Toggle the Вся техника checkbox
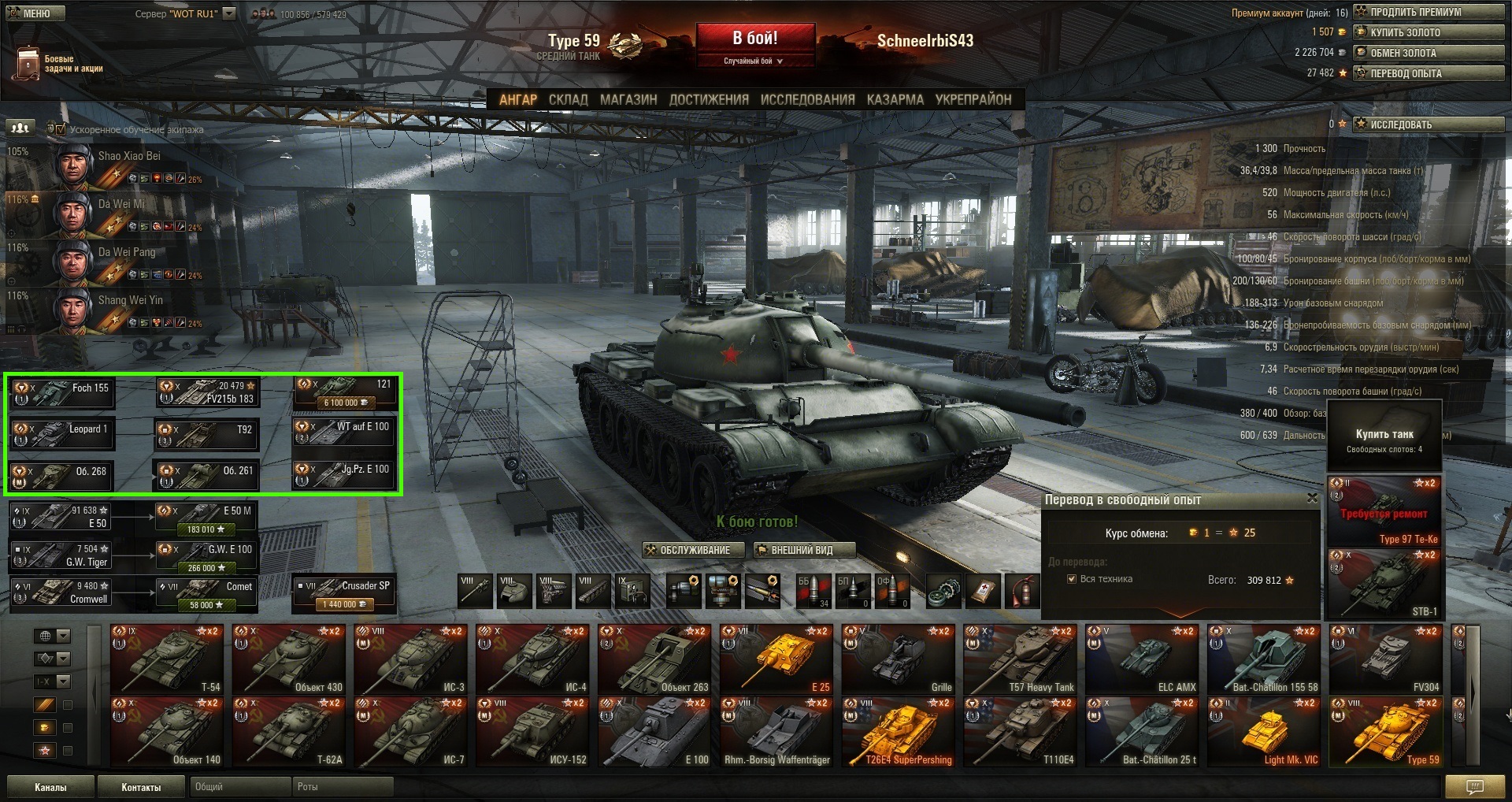This screenshot has height=802, width=1512. click(1072, 579)
